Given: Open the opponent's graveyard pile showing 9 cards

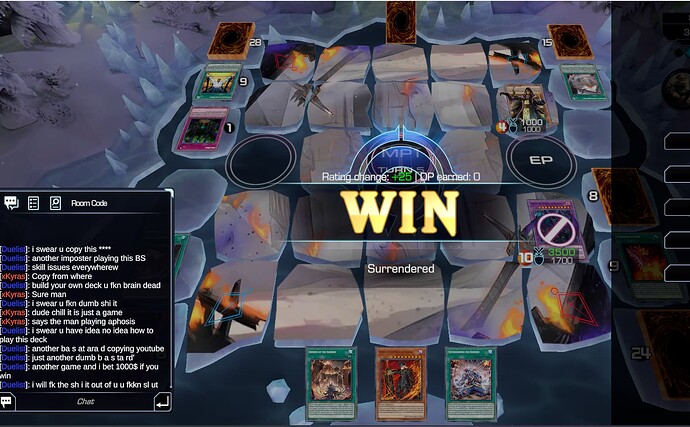Looking at the screenshot, I should pos(217,82).
